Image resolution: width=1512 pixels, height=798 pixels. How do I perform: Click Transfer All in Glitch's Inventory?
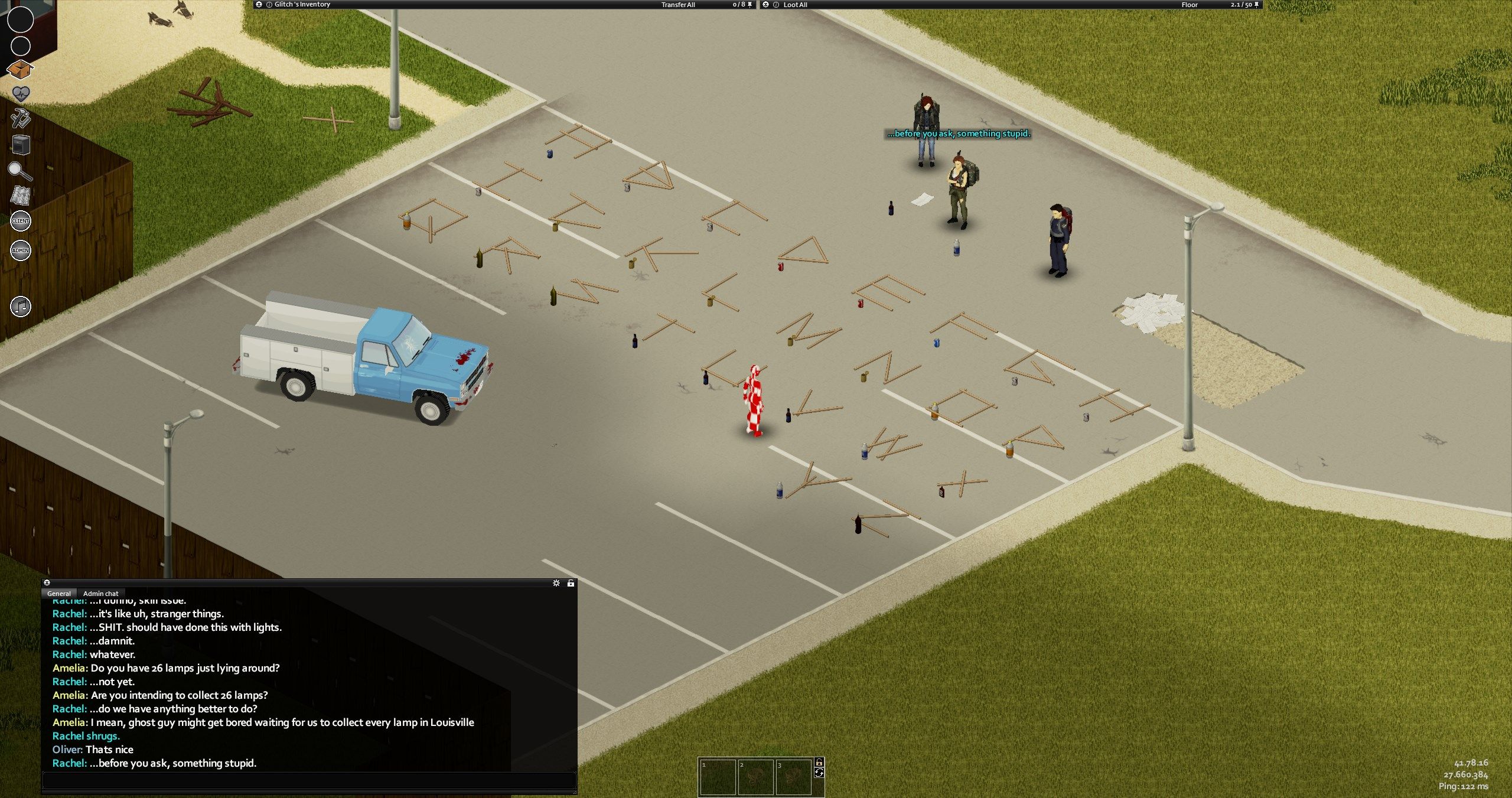(677, 5)
